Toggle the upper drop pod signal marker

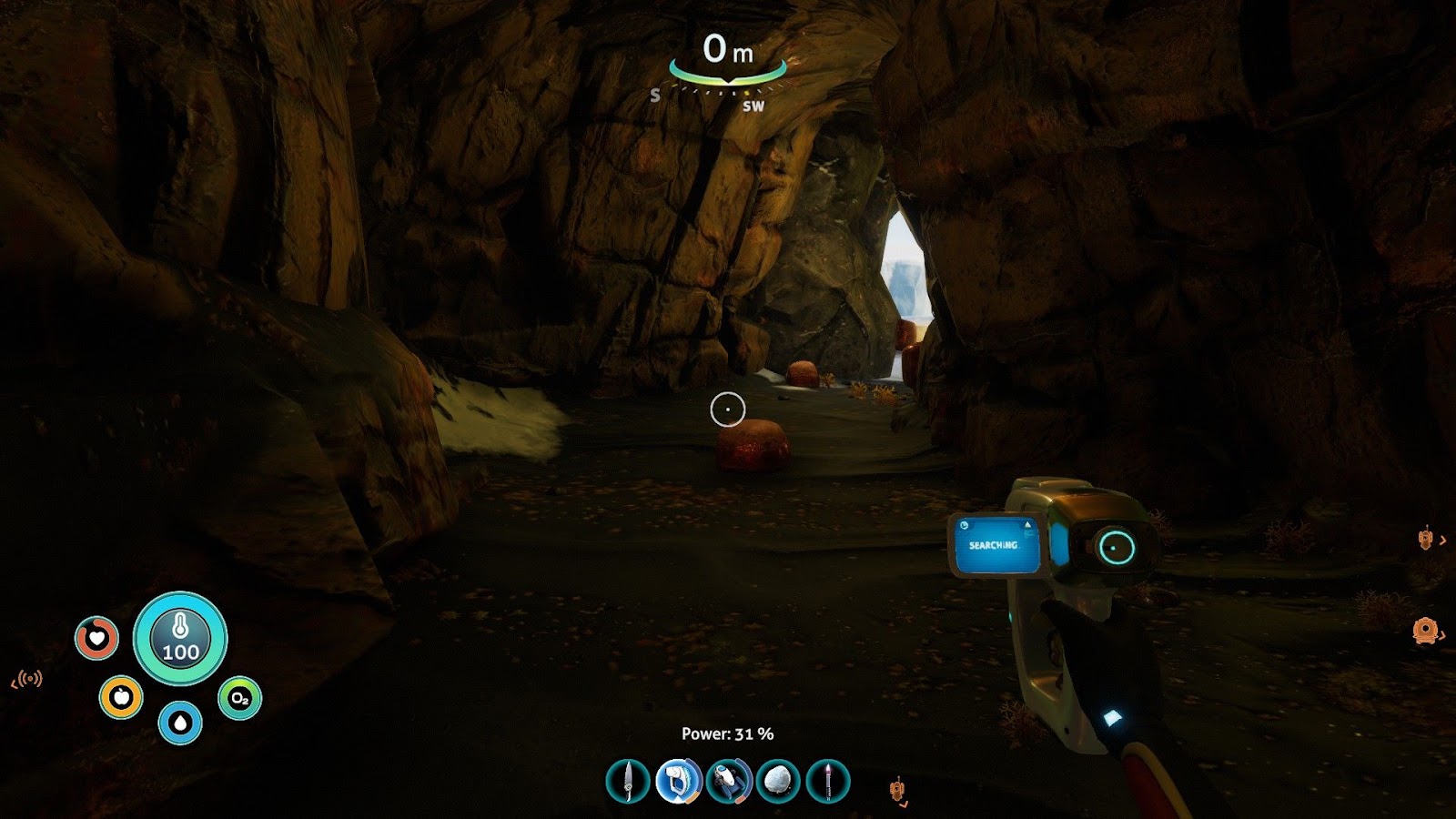pos(1425,539)
